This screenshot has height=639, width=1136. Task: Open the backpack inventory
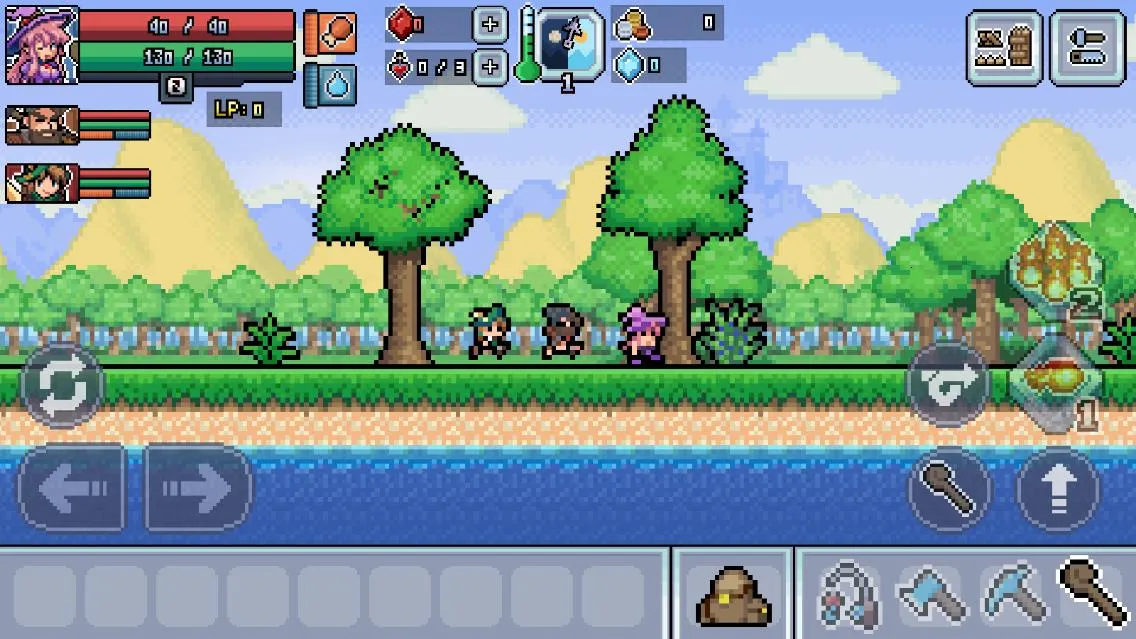733,596
